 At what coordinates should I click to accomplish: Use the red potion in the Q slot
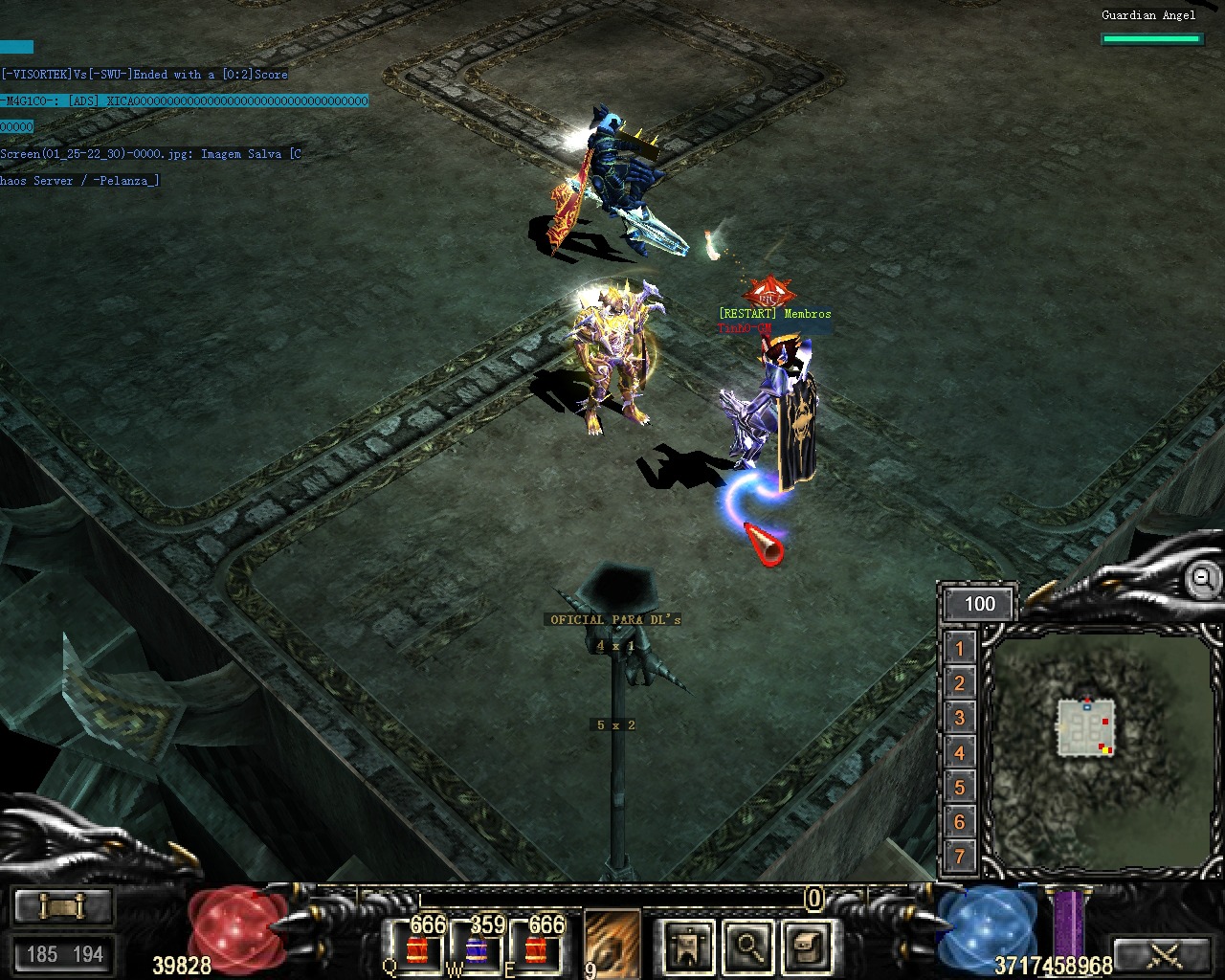click(418, 946)
